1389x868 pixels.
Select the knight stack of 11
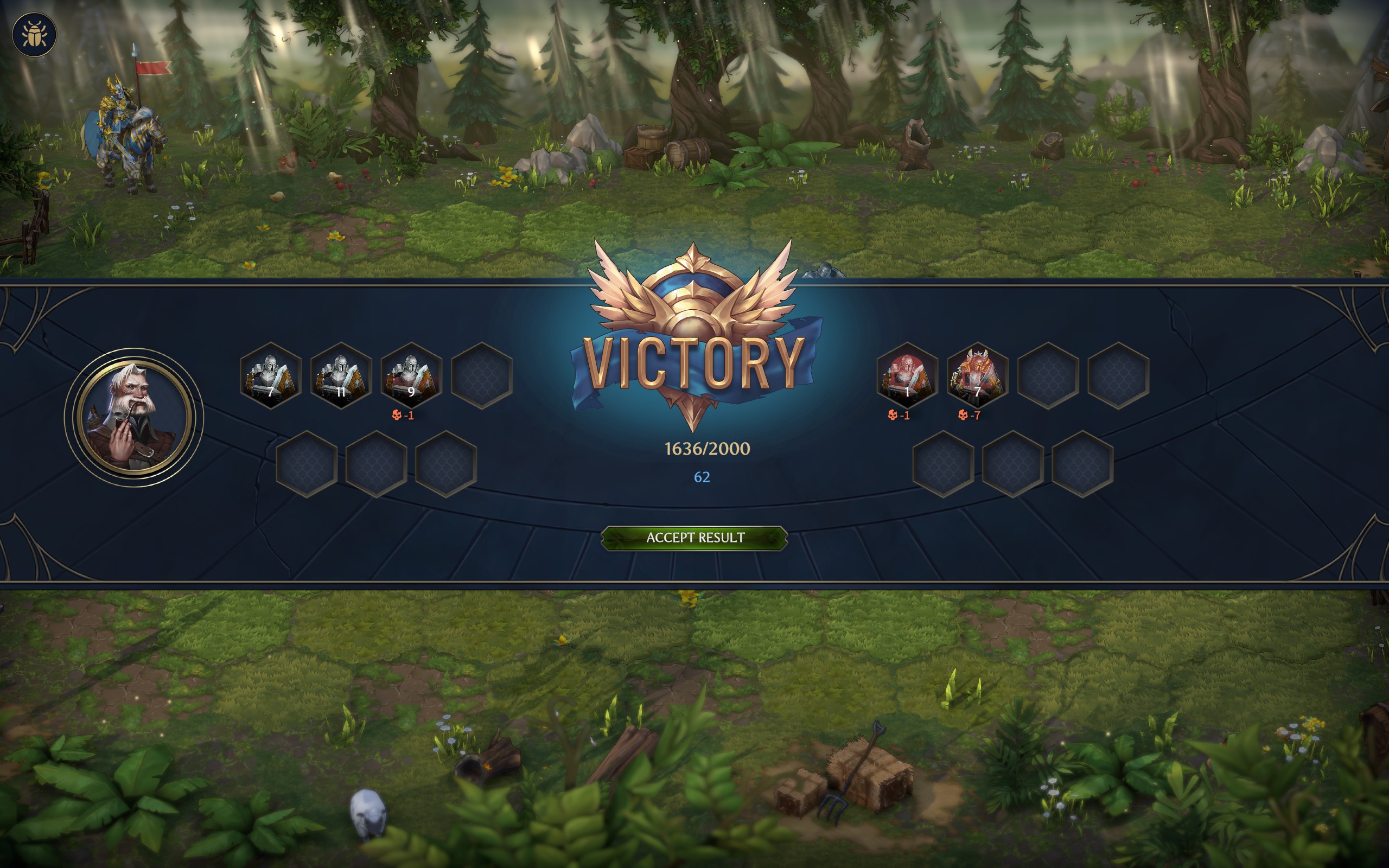click(x=341, y=376)
